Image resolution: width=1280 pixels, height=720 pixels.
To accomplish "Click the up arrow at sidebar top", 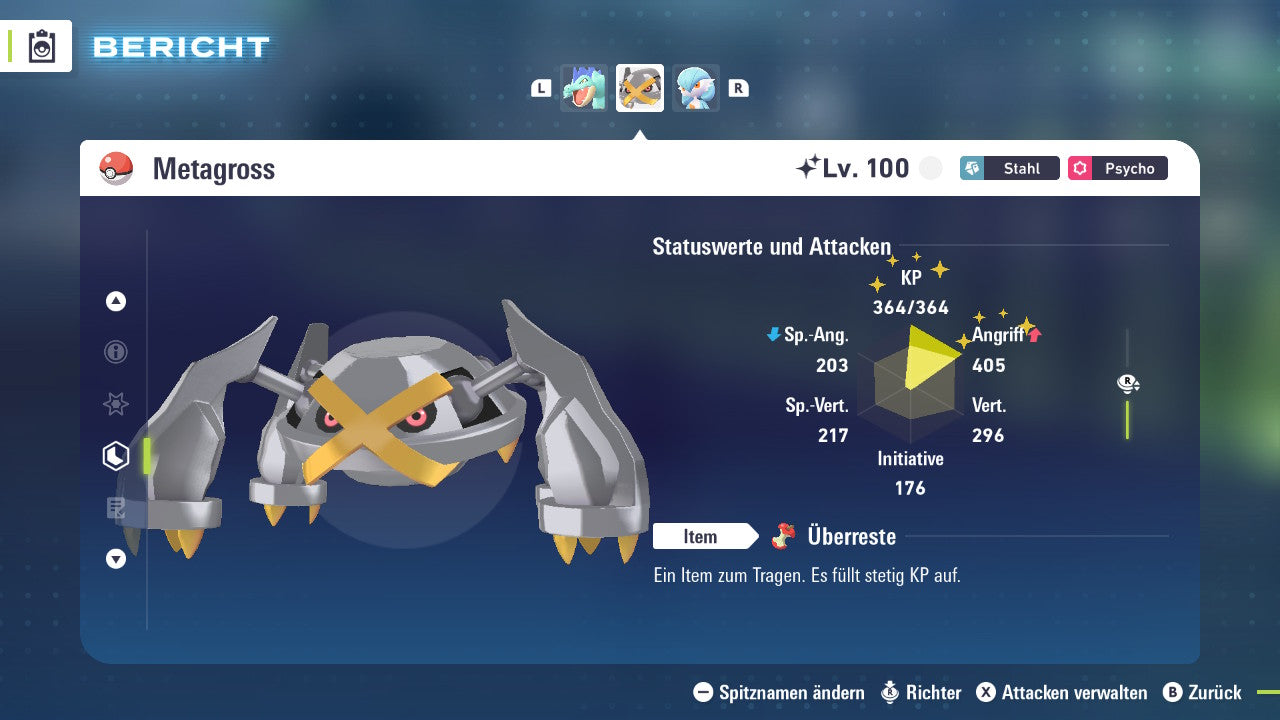I will point(115,301).
